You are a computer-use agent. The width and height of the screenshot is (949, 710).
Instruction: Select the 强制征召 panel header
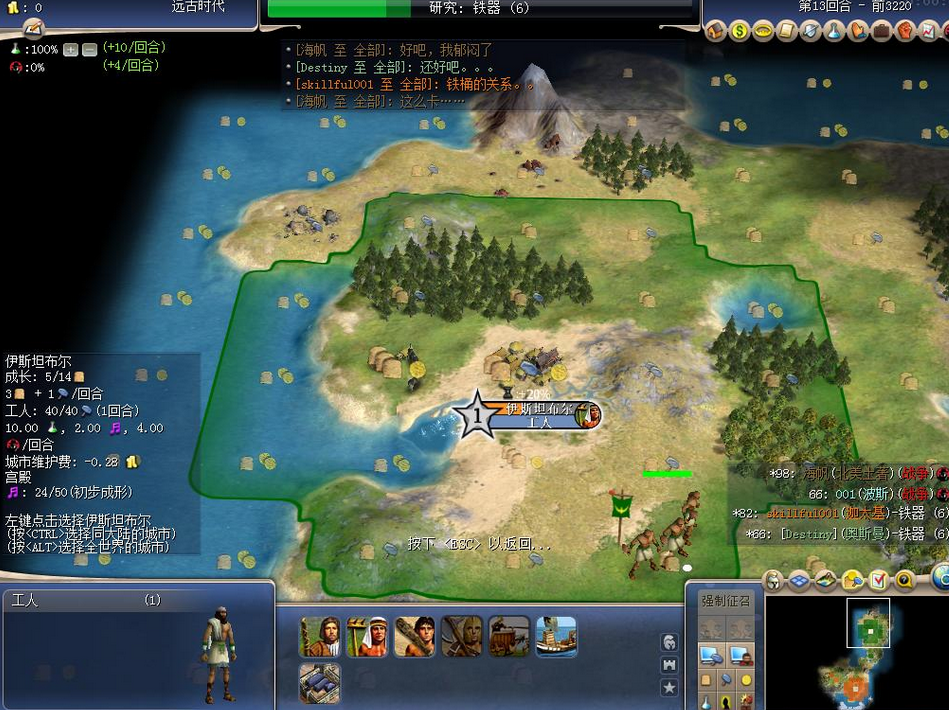(x=725, y=601)
